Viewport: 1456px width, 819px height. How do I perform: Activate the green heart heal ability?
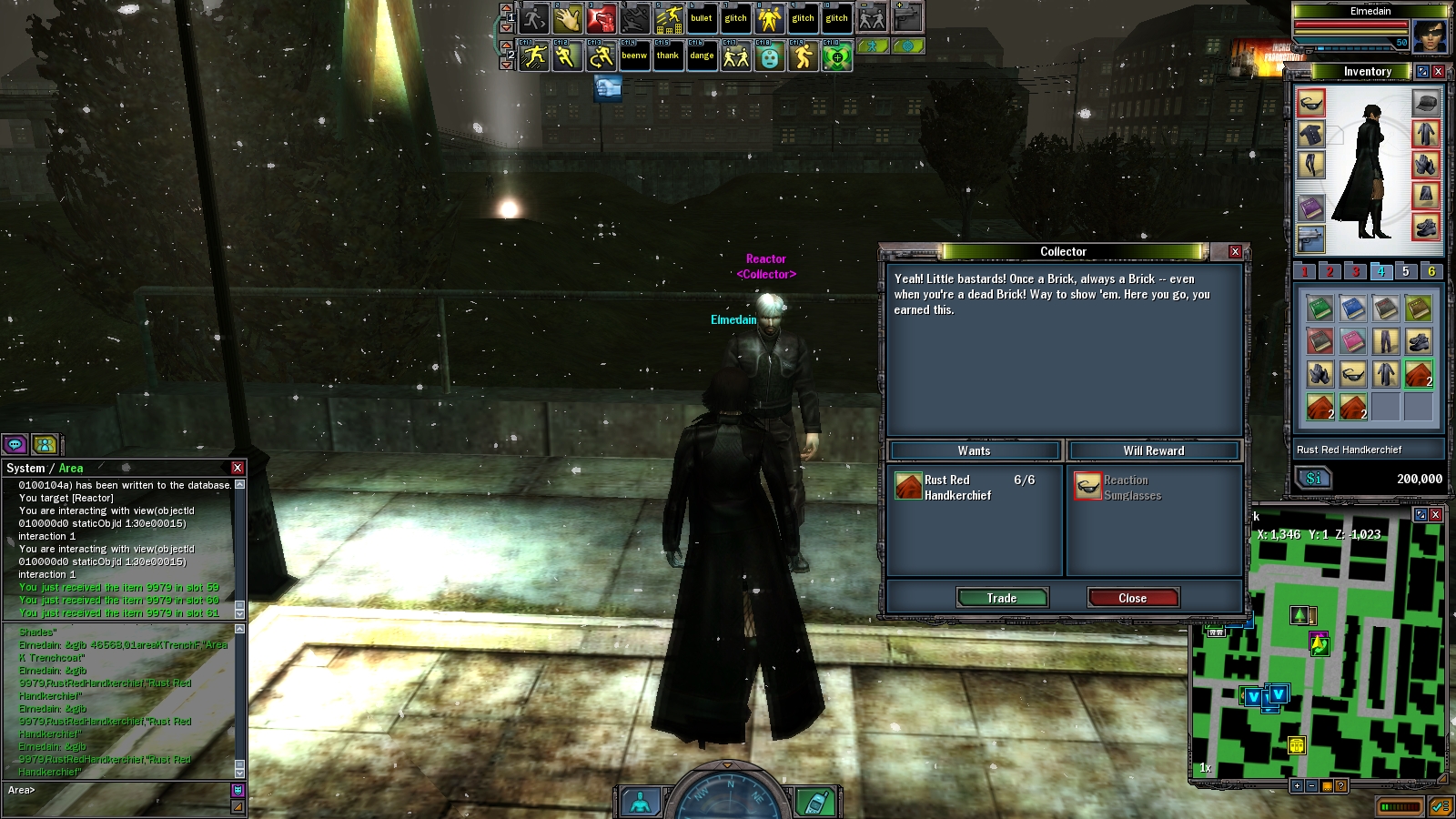click(x=836, y=56)
